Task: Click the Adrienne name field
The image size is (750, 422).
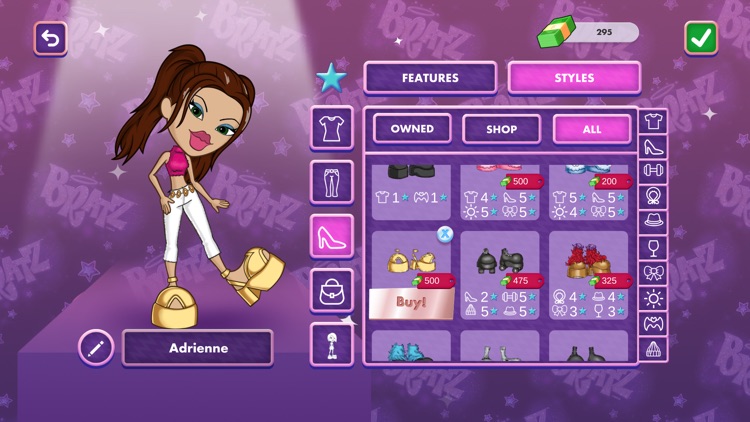Action: coord(197,348)
